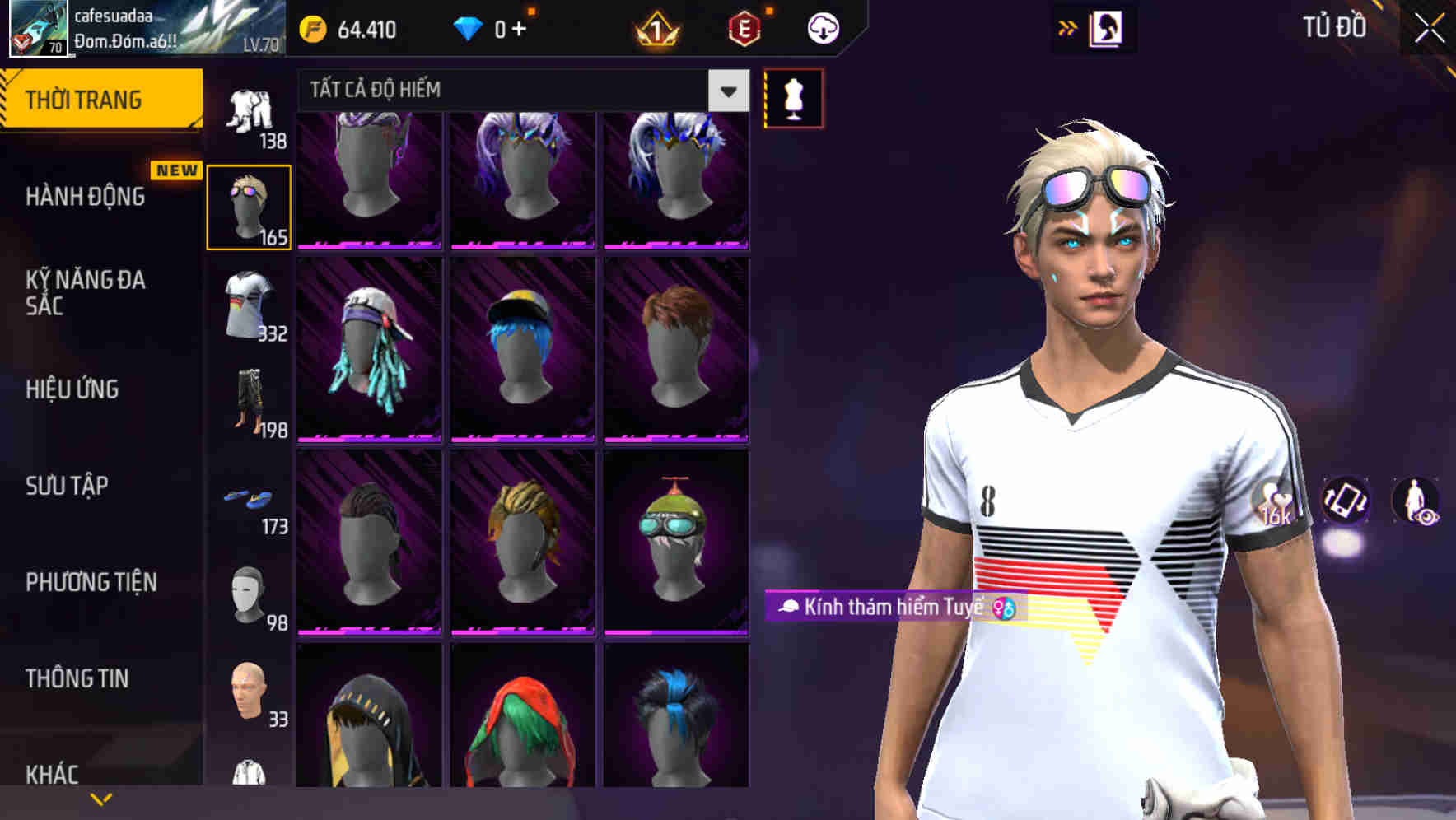Click the yellow double-arrow expander at top

click(x=1068, y=26)
